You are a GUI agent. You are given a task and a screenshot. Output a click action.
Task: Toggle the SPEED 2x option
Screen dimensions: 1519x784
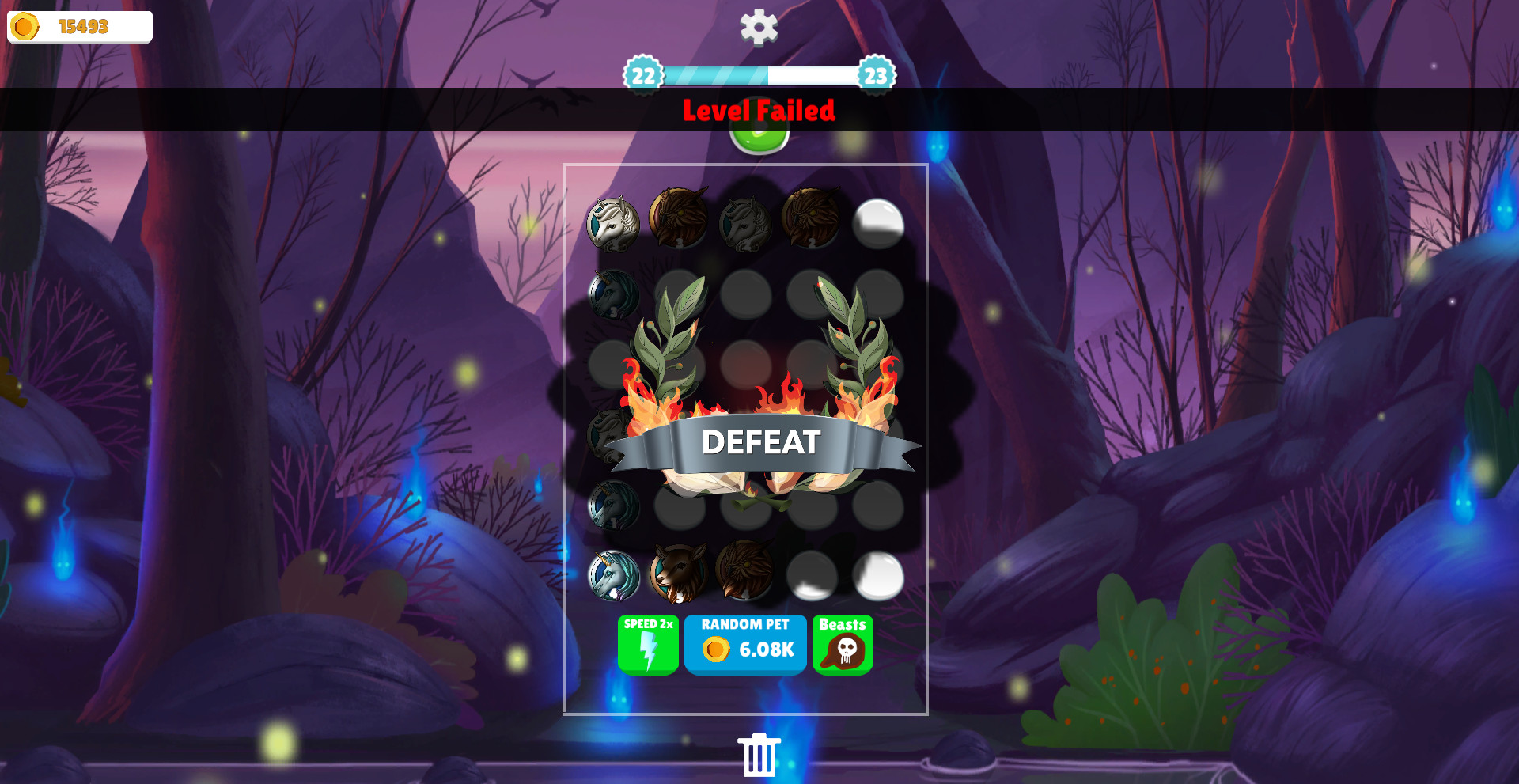tap(648, 644)
